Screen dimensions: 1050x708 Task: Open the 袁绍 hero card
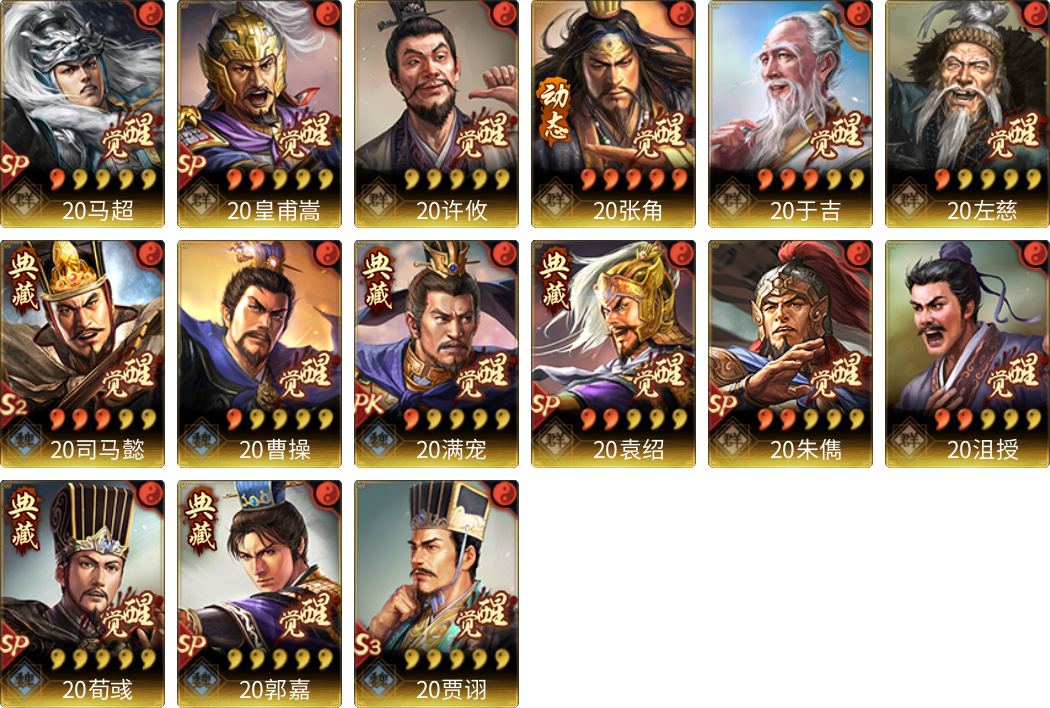[613, 353]
